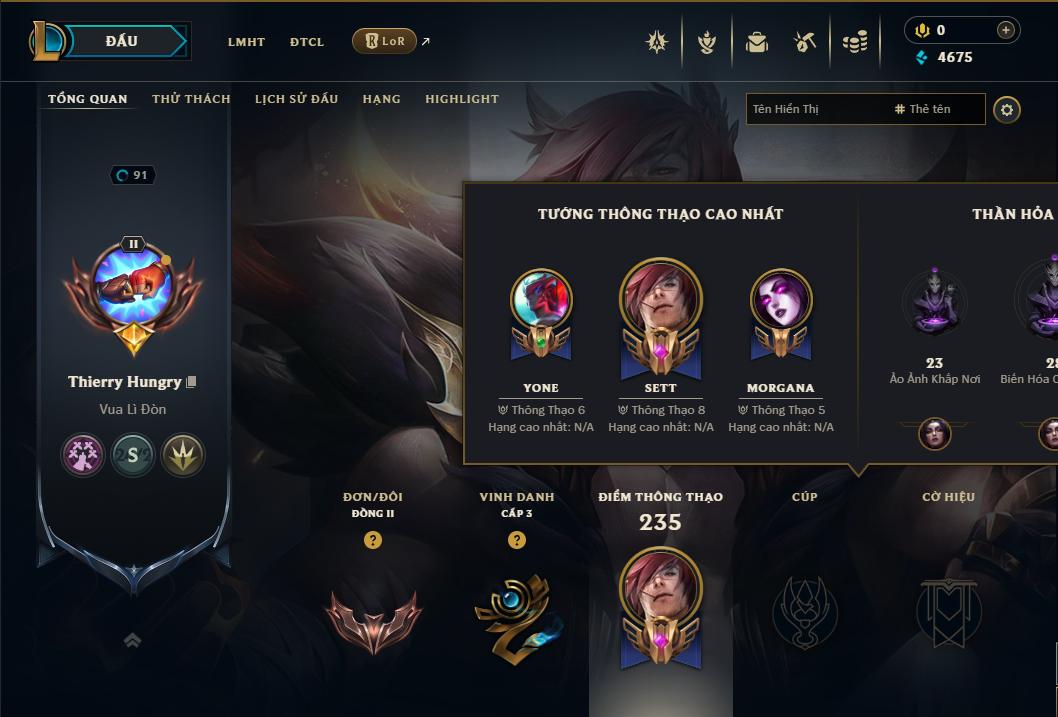Click the Vinh Danh question mark
Image resolution: width=1058 pixels, height=717 pixels.
point(516,540)
